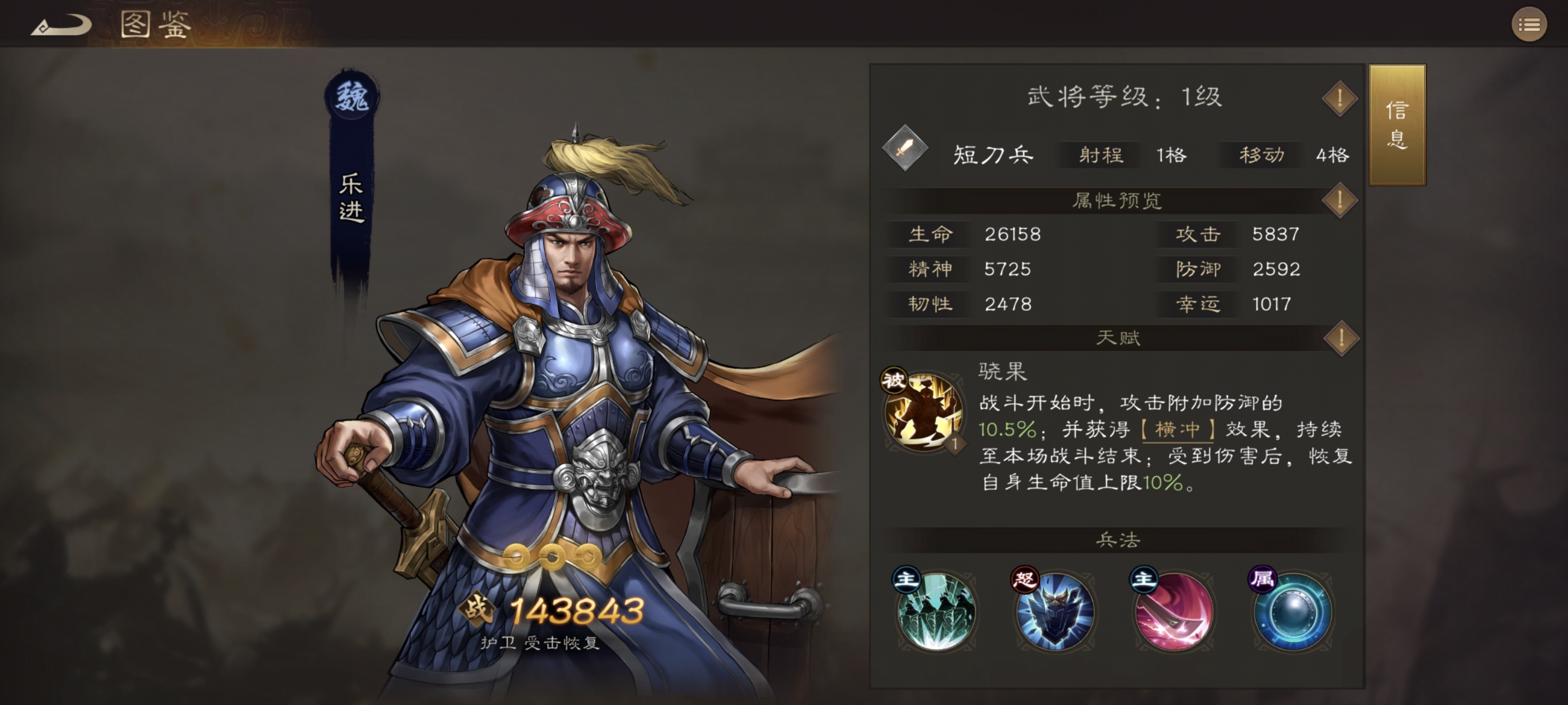Open the 属 attribute orb tactic icon
This screenshot has height=705, width=1568.
point(1290,611)
